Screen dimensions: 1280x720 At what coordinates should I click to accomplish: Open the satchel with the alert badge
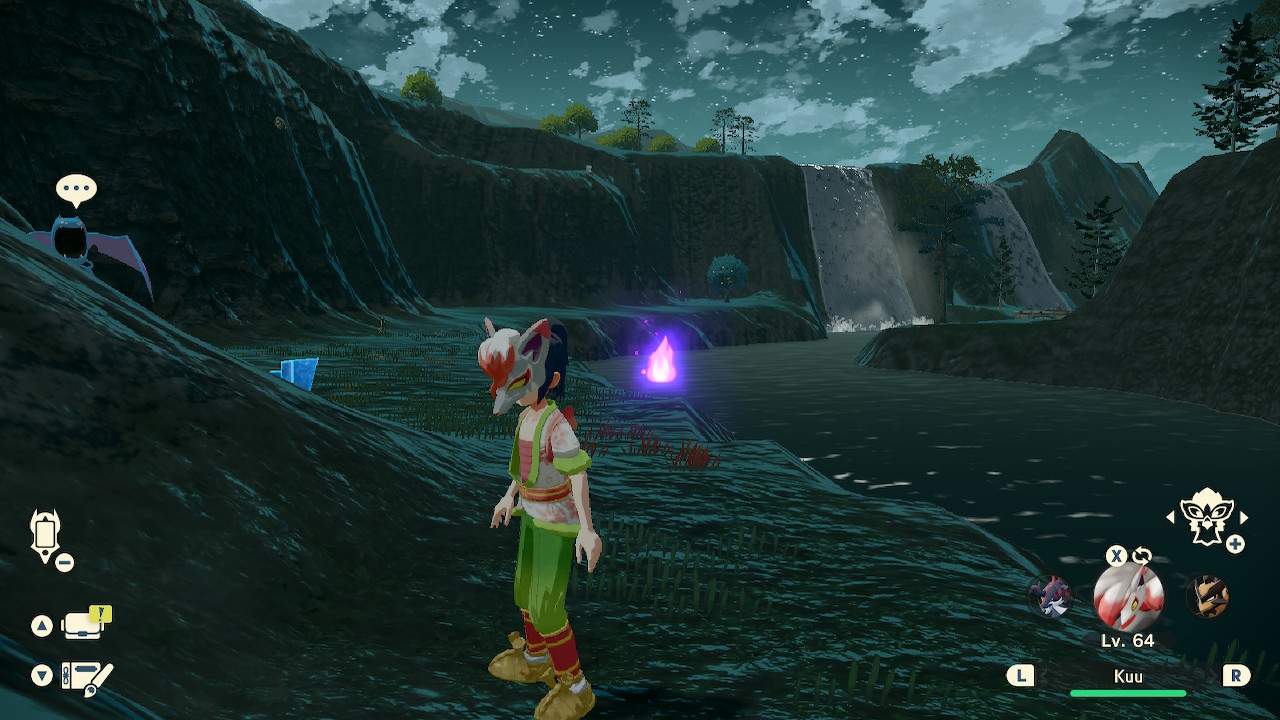pyautogui.click(x=82, y=625)
